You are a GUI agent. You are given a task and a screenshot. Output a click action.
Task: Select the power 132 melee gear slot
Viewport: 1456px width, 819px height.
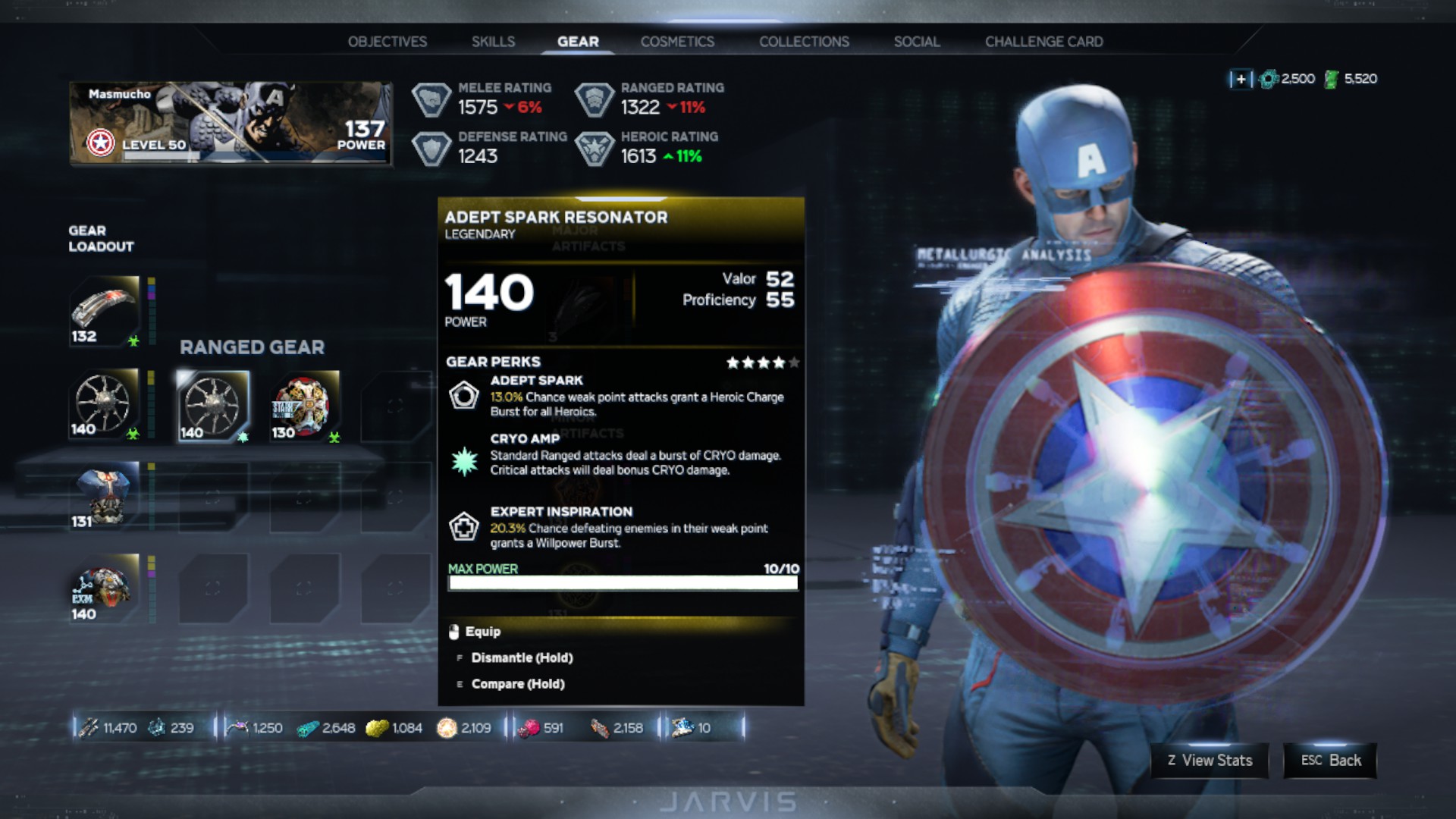(x=105, y=311)
